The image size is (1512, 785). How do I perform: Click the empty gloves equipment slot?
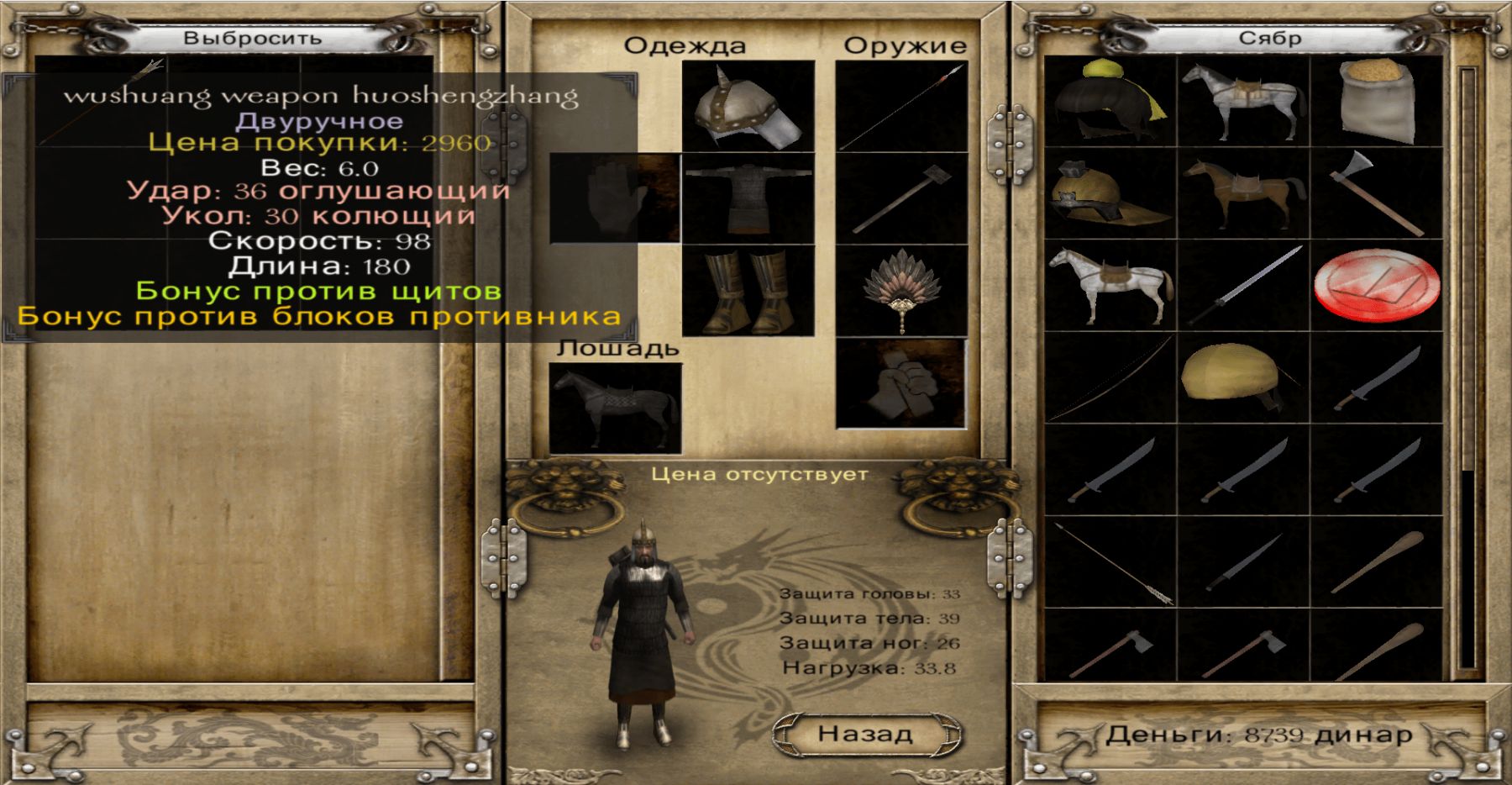tap(615, 198)
